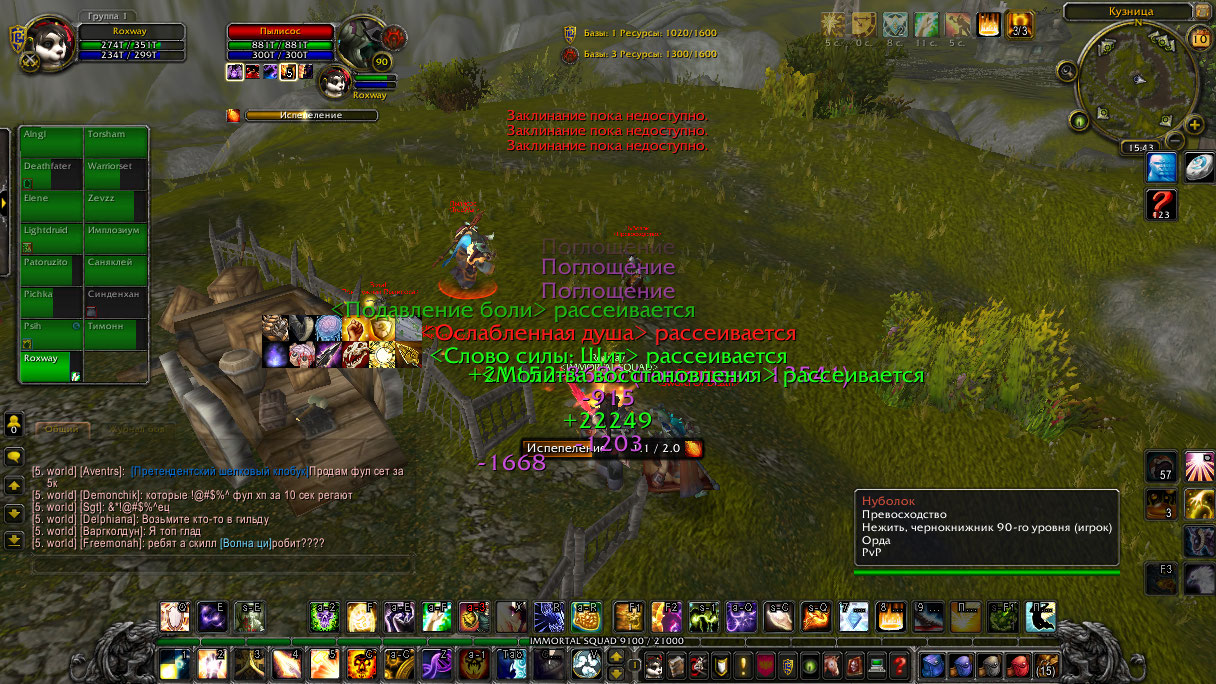Select raid member Lightdruid in the raid frame
This screenshot has height=684, width=1216.
click(52, 237)
